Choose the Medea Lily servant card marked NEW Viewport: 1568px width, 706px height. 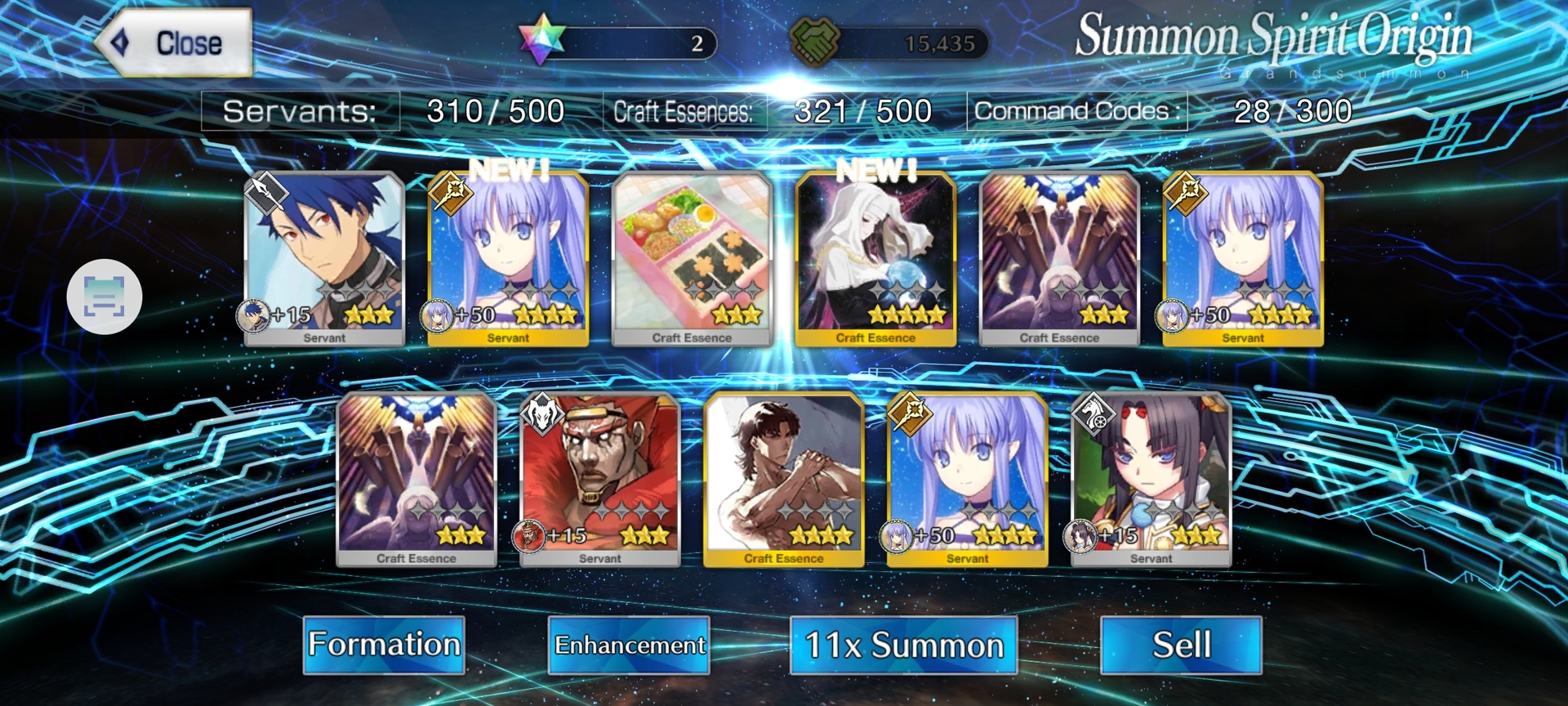508,258
